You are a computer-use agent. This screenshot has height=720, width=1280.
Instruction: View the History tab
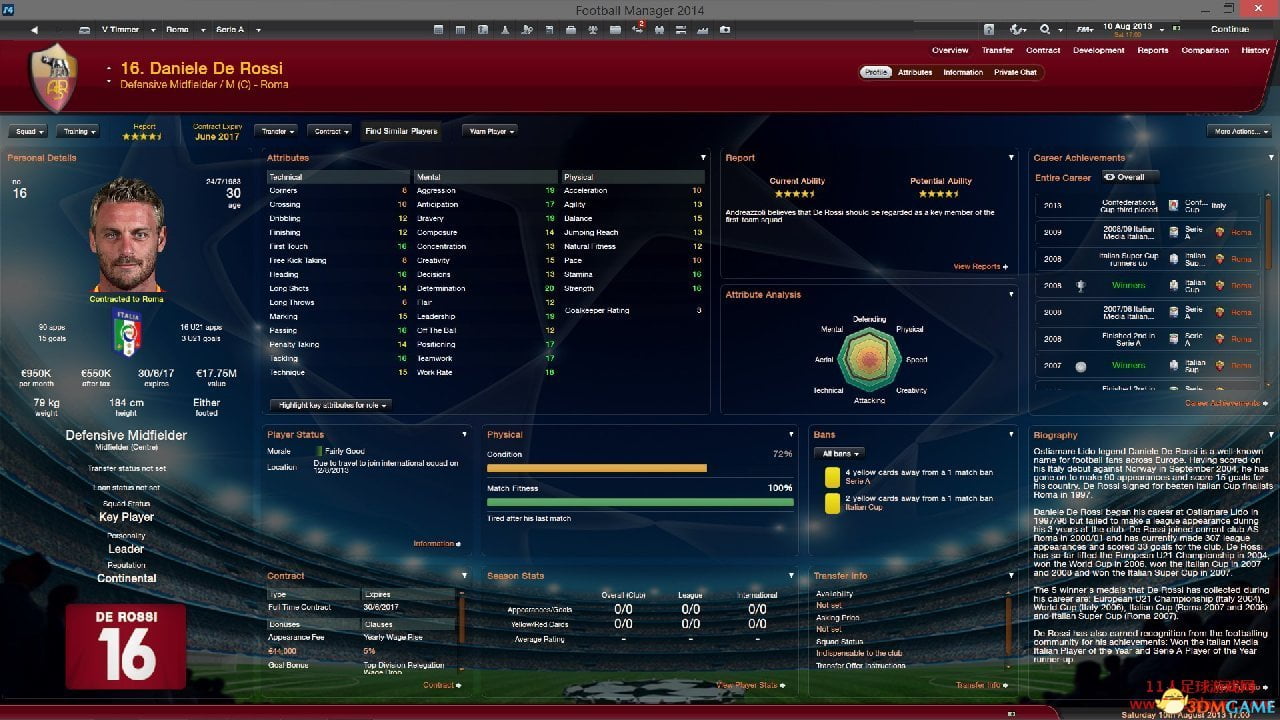(x=1255, y=50)
